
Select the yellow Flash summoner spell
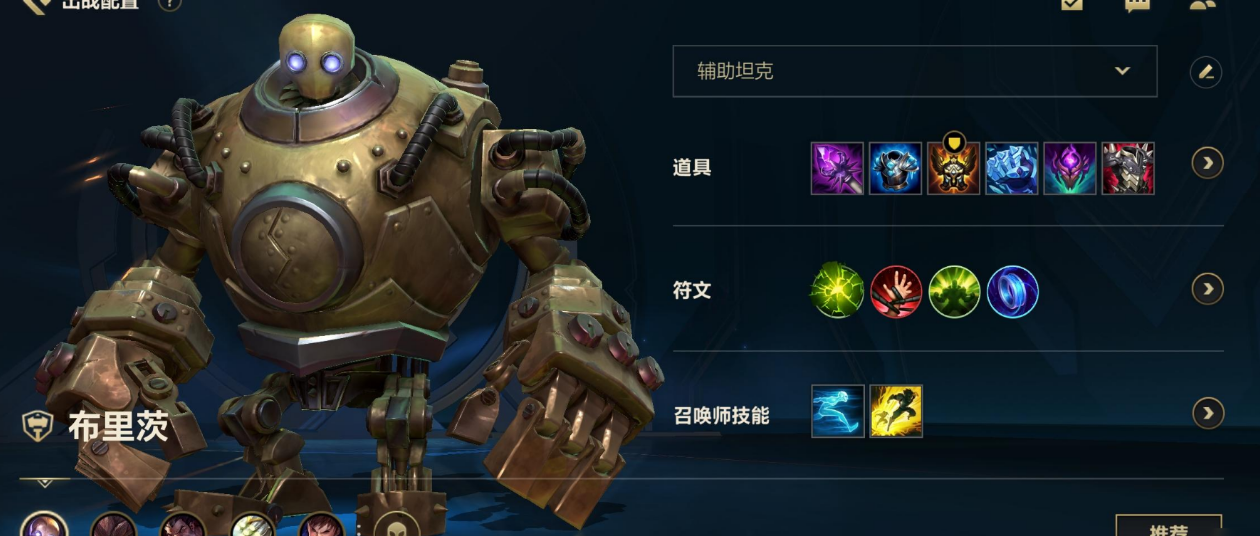point(896,411)
